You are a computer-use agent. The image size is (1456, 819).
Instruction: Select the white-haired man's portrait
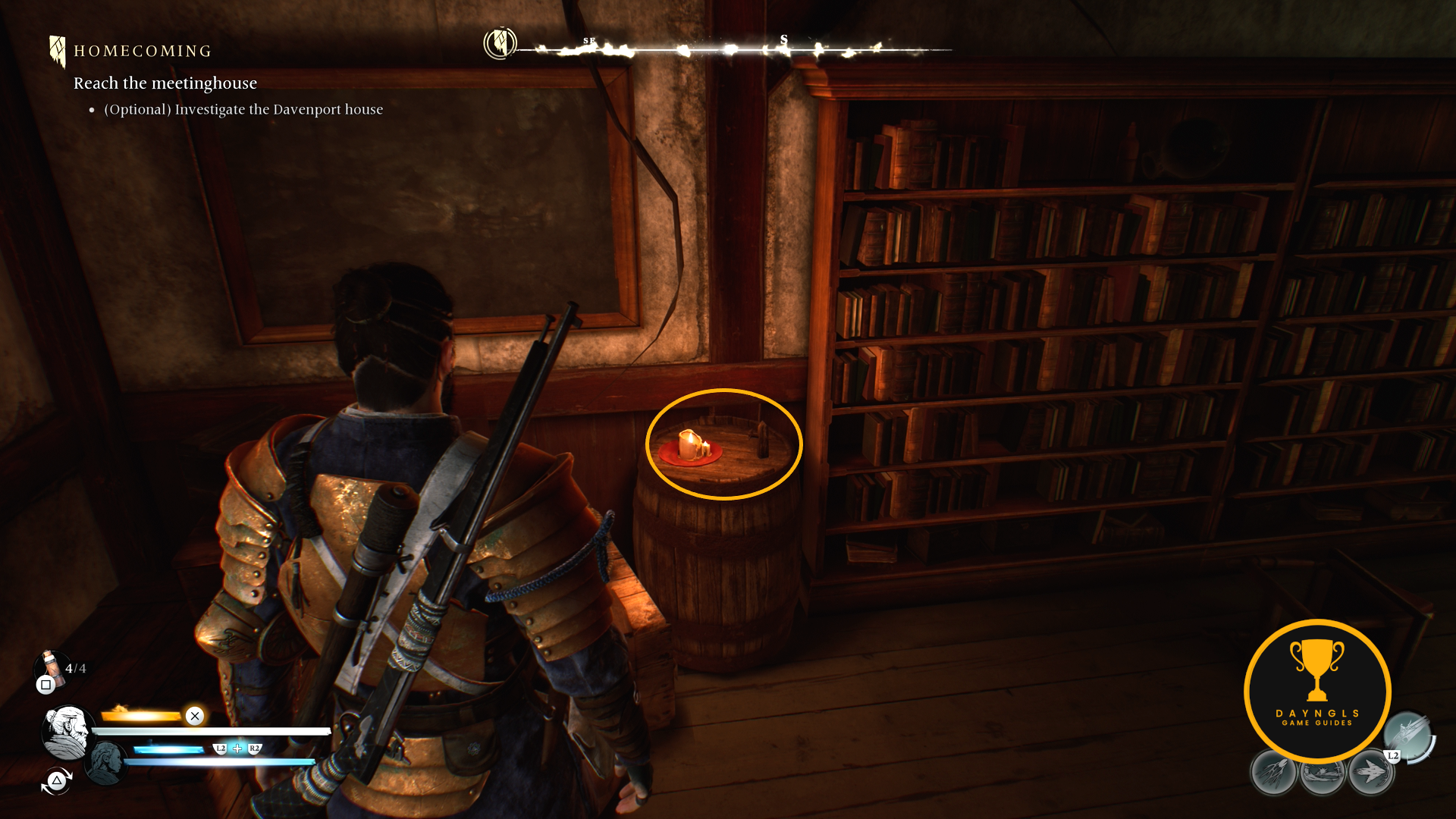(x=67, y=732)
